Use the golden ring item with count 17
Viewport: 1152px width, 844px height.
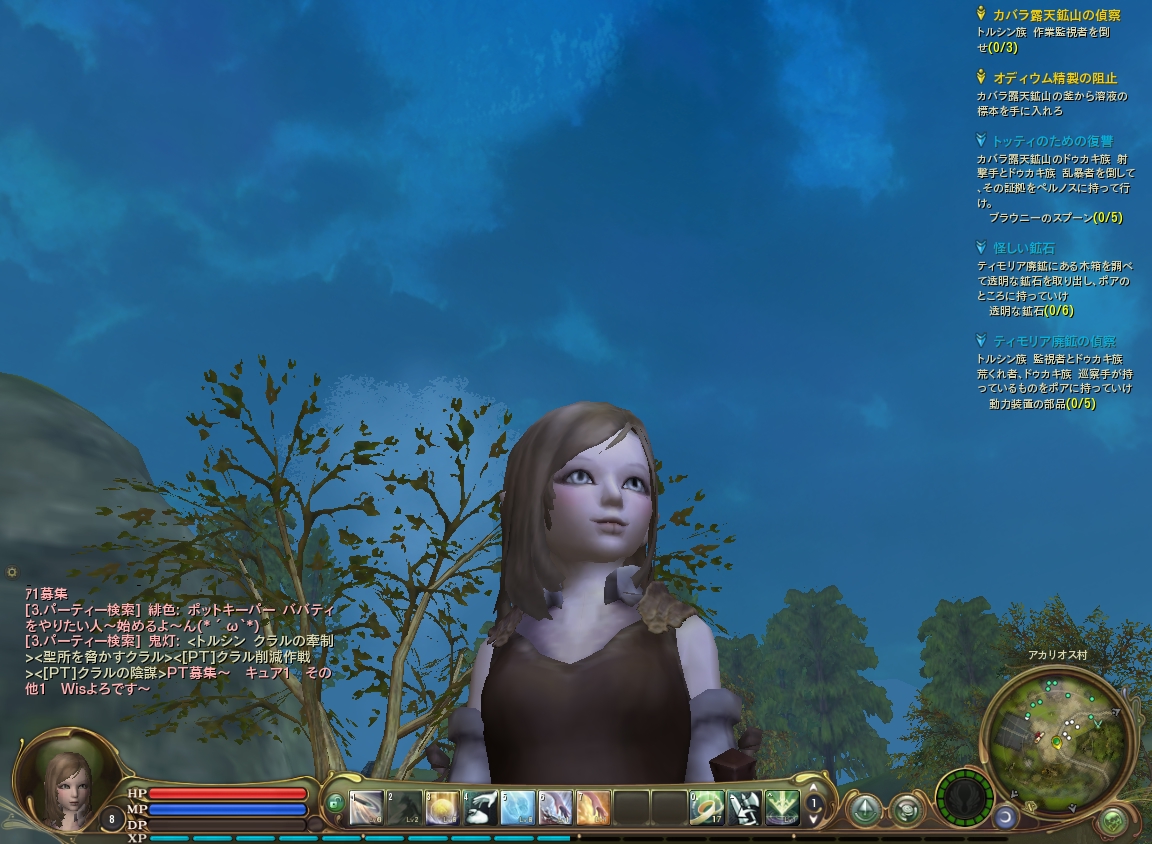(707, 807)
